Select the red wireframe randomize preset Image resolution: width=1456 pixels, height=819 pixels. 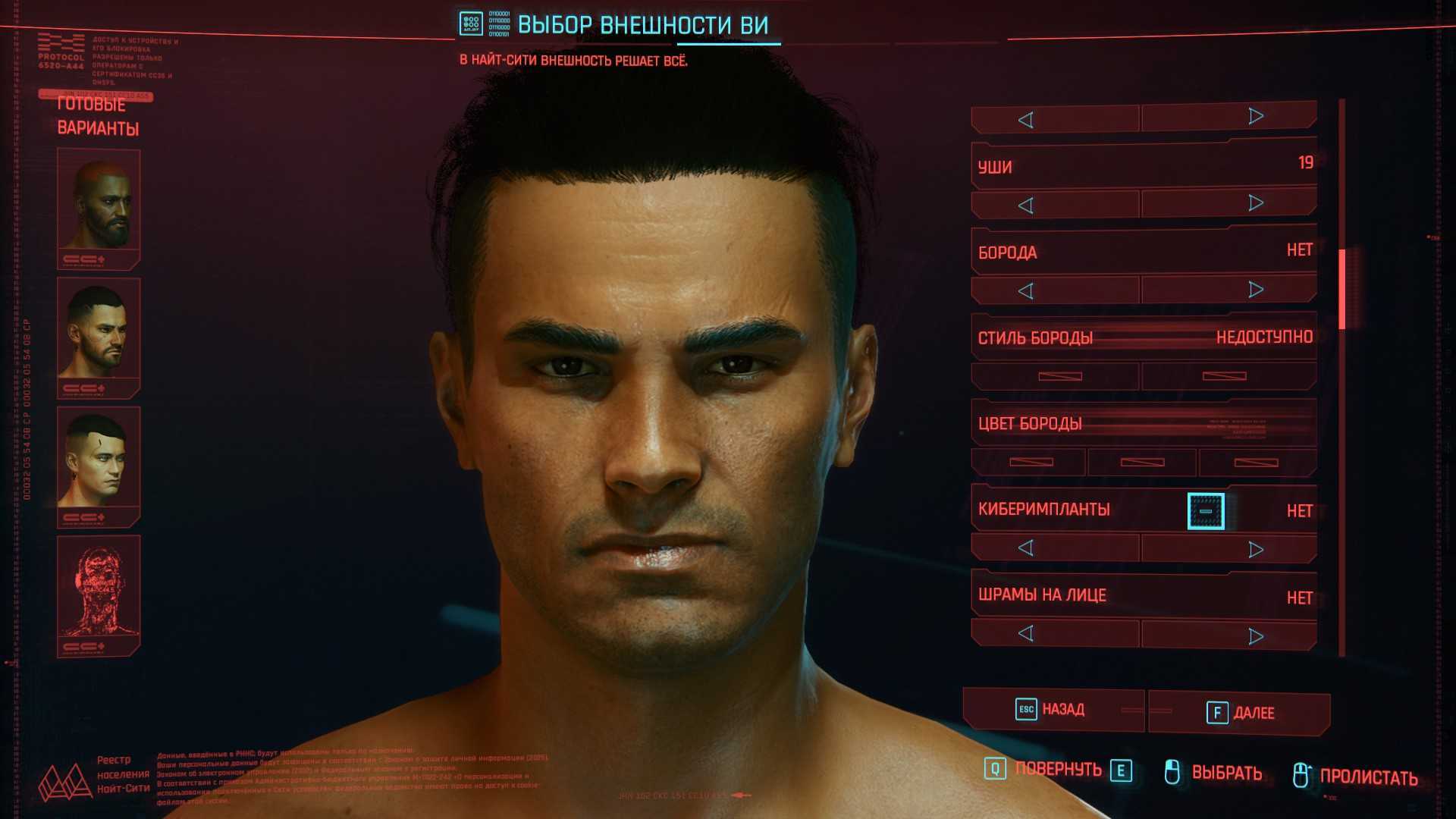click(99, 593)
